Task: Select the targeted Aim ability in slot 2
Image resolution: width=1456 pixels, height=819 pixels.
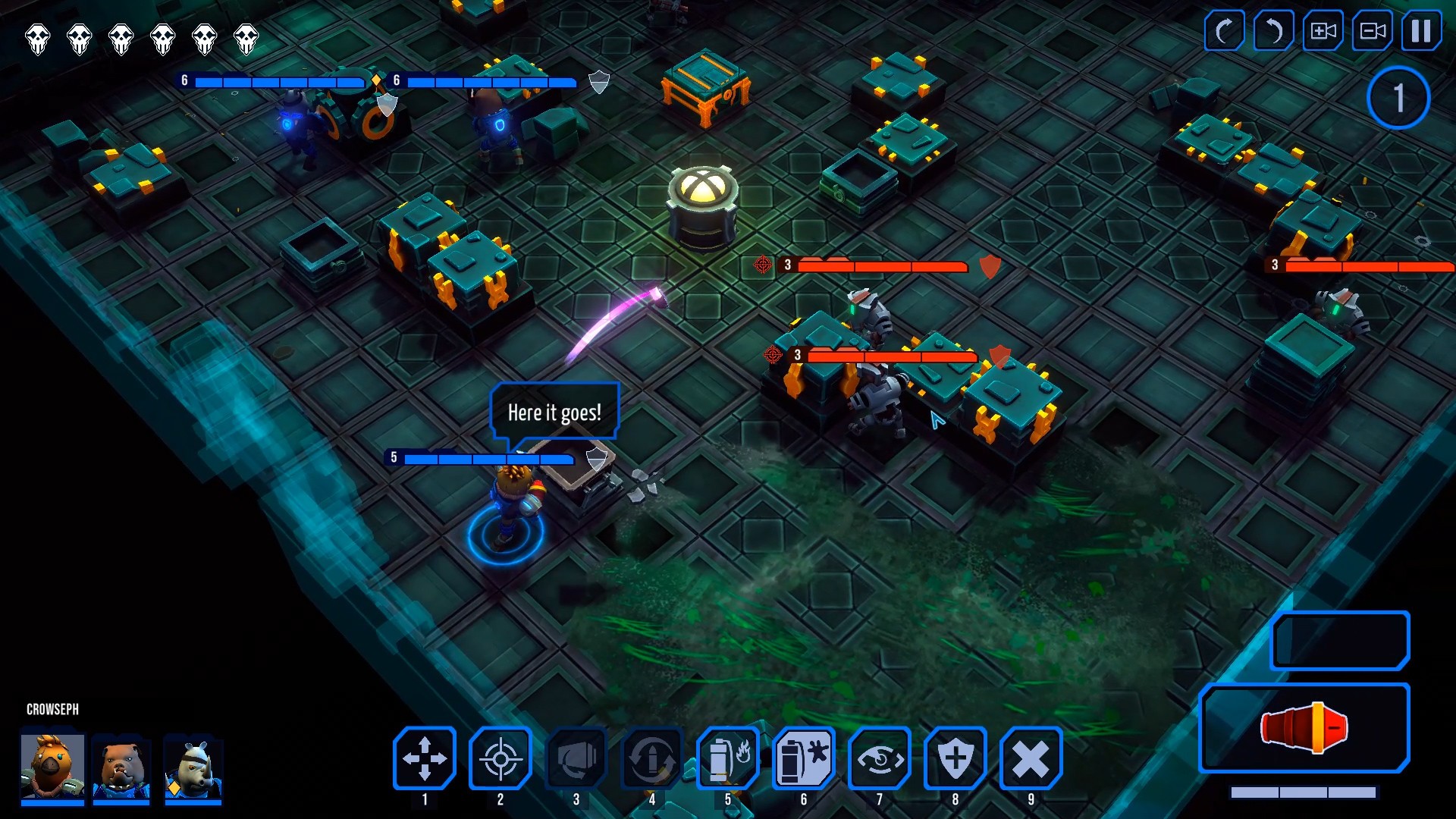Action: click(x=500, y=758)
